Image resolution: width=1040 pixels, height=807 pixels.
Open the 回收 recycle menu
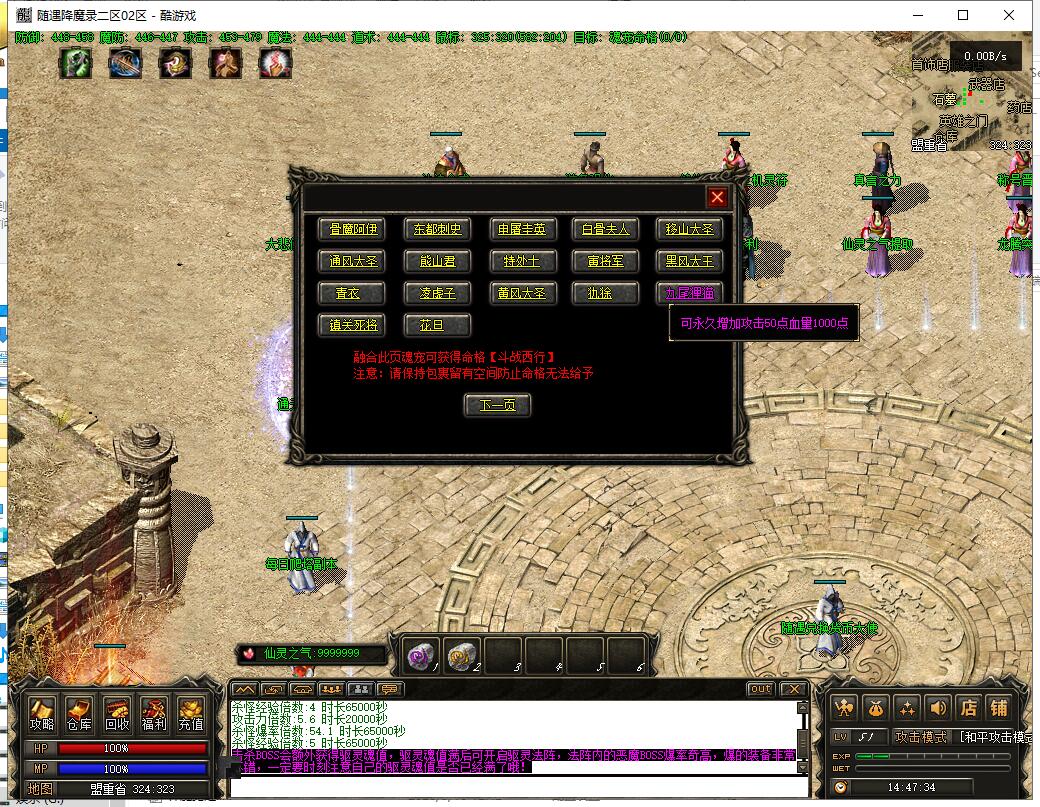[x=116, y=714]
